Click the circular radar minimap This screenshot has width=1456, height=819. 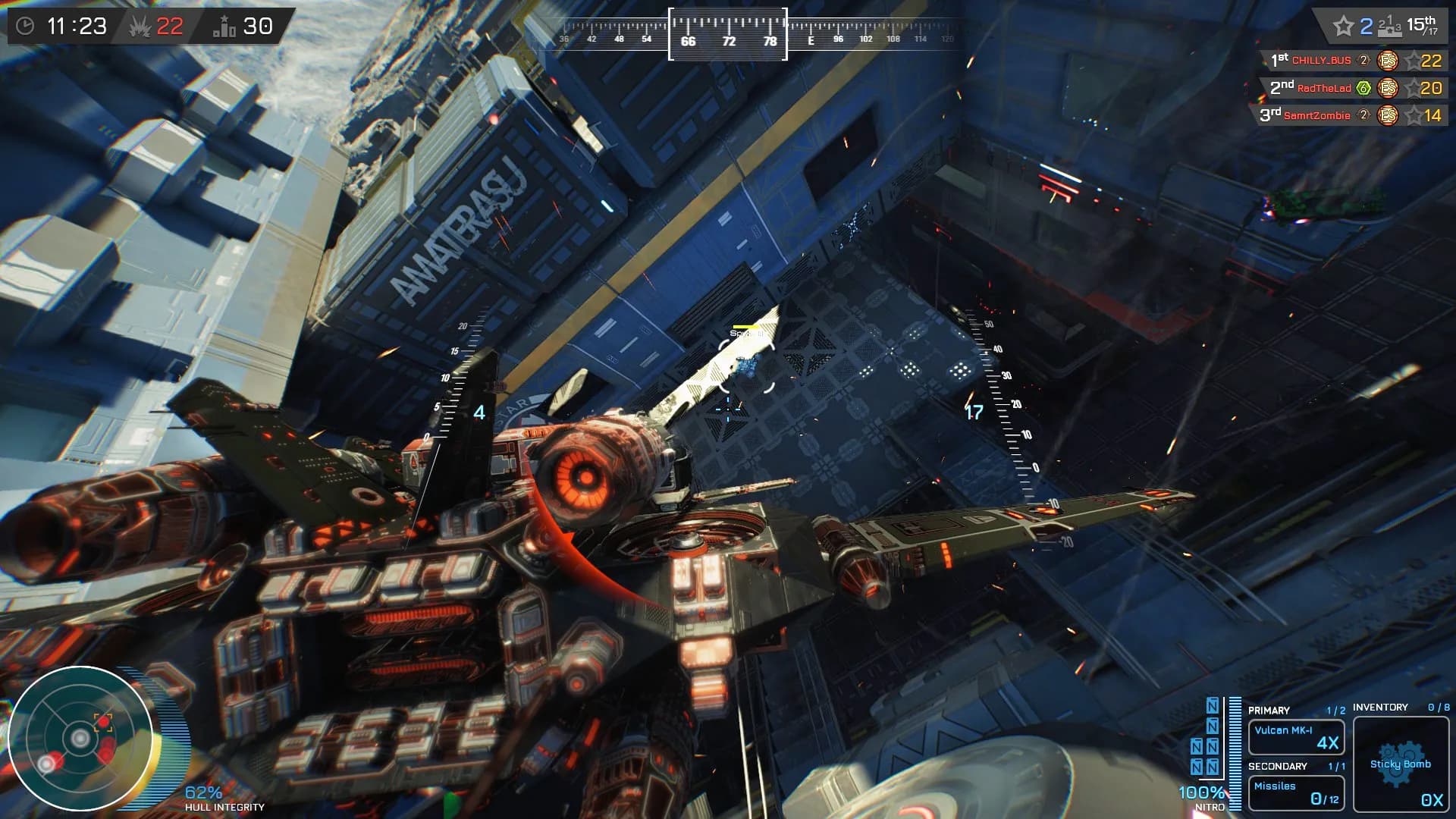80,738
